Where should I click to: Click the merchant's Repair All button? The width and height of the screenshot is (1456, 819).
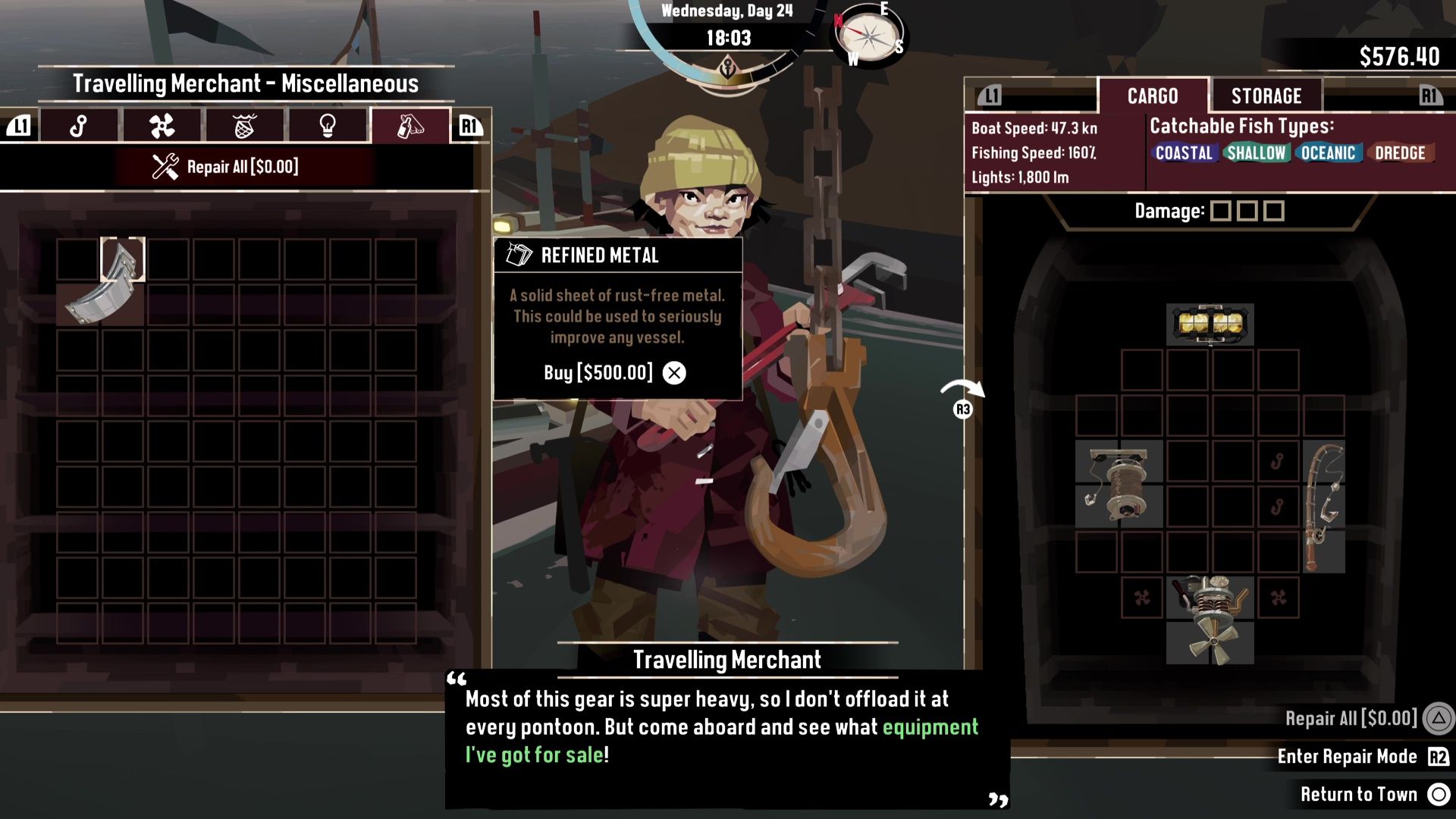point(226,167)
